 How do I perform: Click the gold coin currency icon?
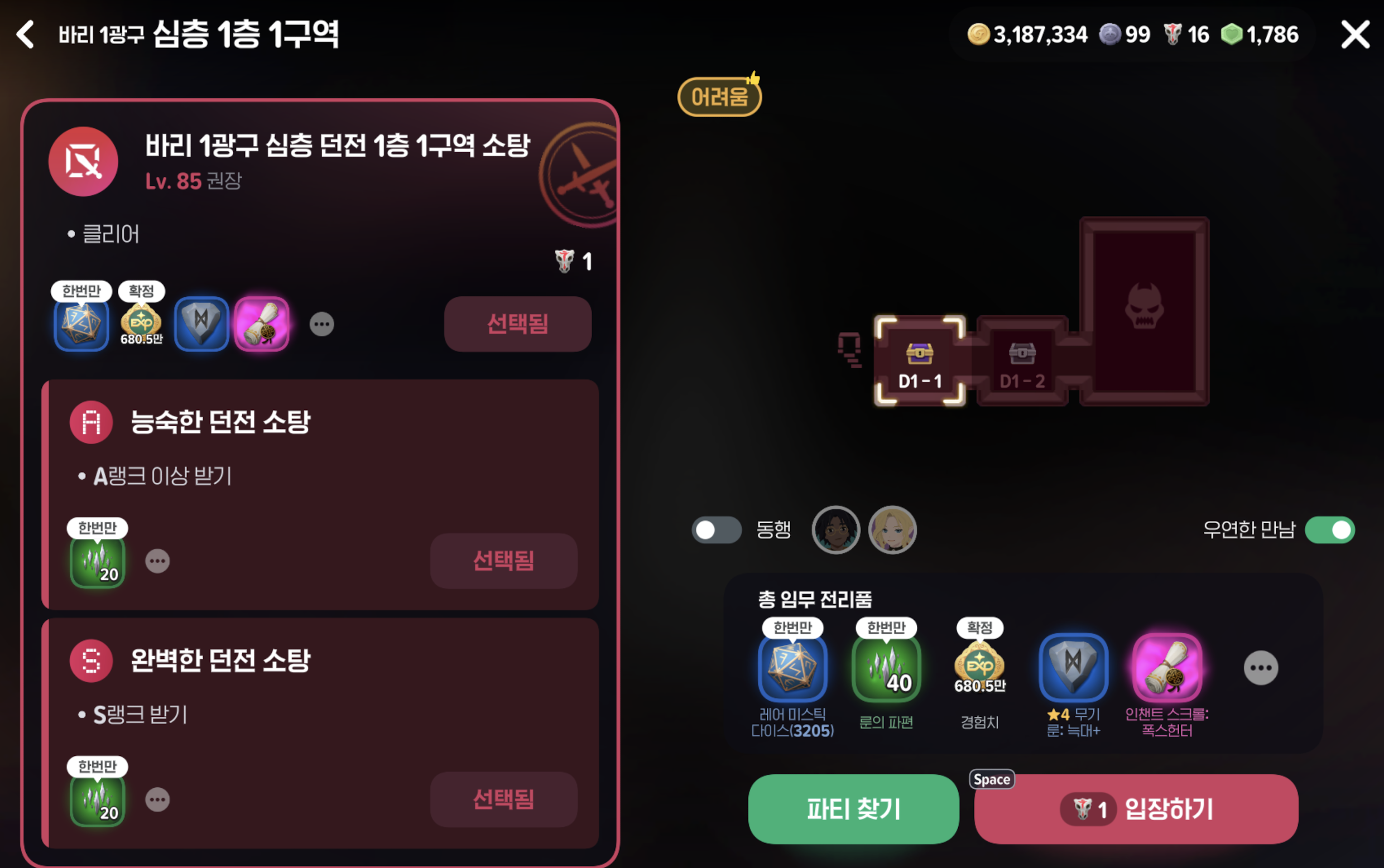[x=979, y=33]
